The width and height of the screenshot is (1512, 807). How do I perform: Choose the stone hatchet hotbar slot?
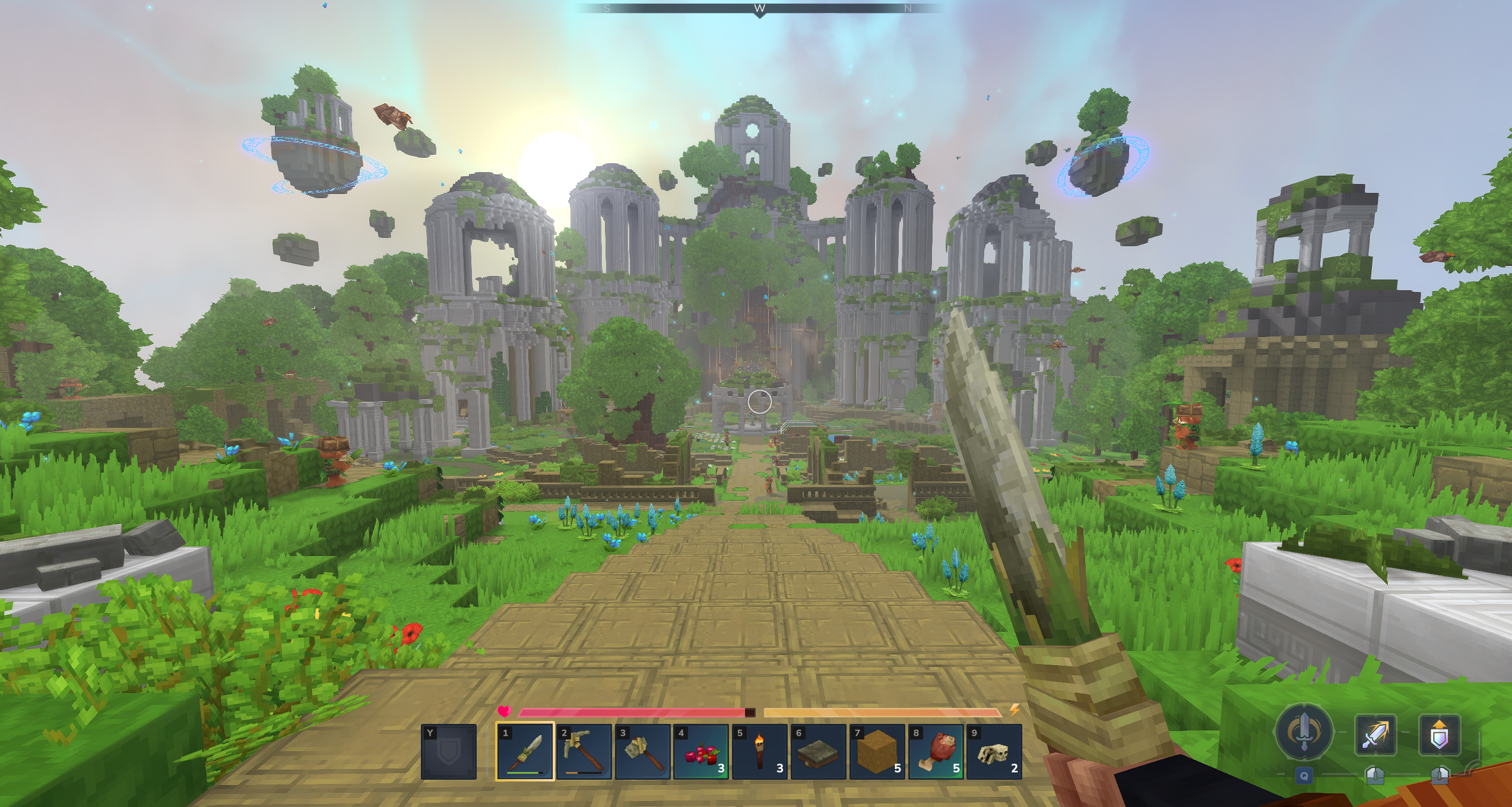pyautogui.click(x=642, y=751)
